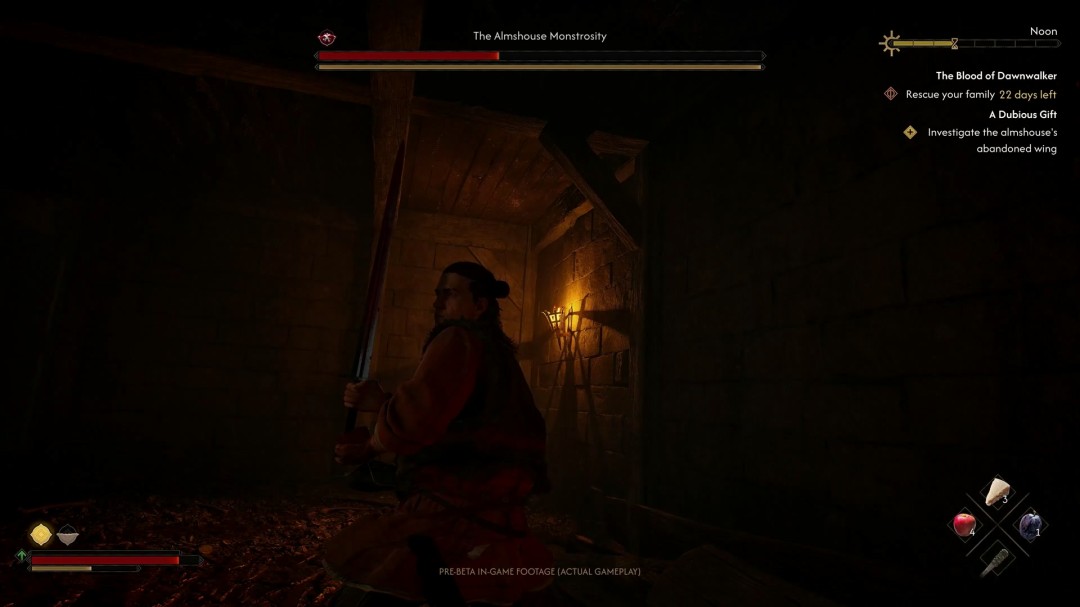Click the almshouse investigation objective

click(x=991, y=140)
